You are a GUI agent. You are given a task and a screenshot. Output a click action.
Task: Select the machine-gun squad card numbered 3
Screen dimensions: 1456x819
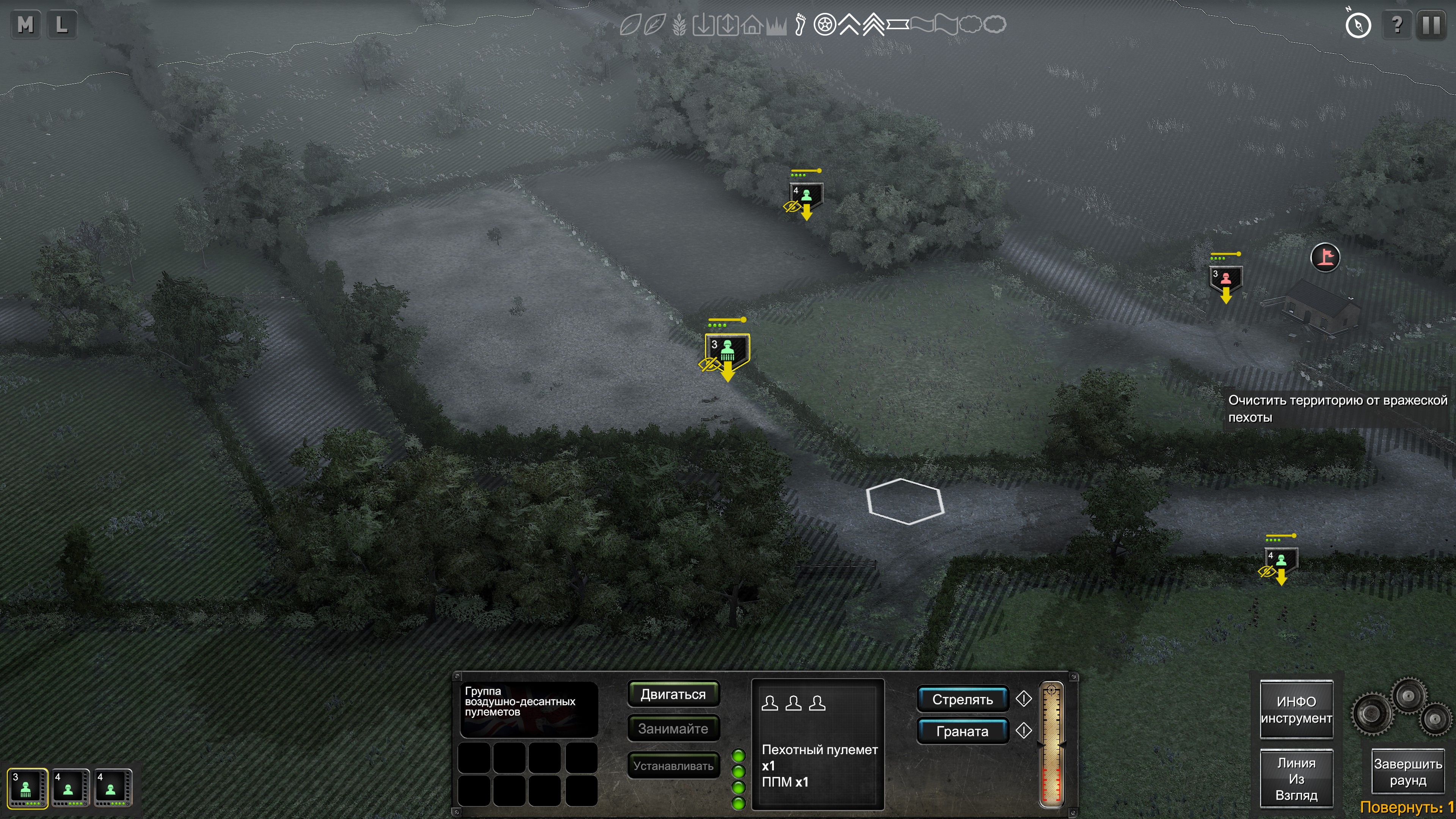coord(27,788)
